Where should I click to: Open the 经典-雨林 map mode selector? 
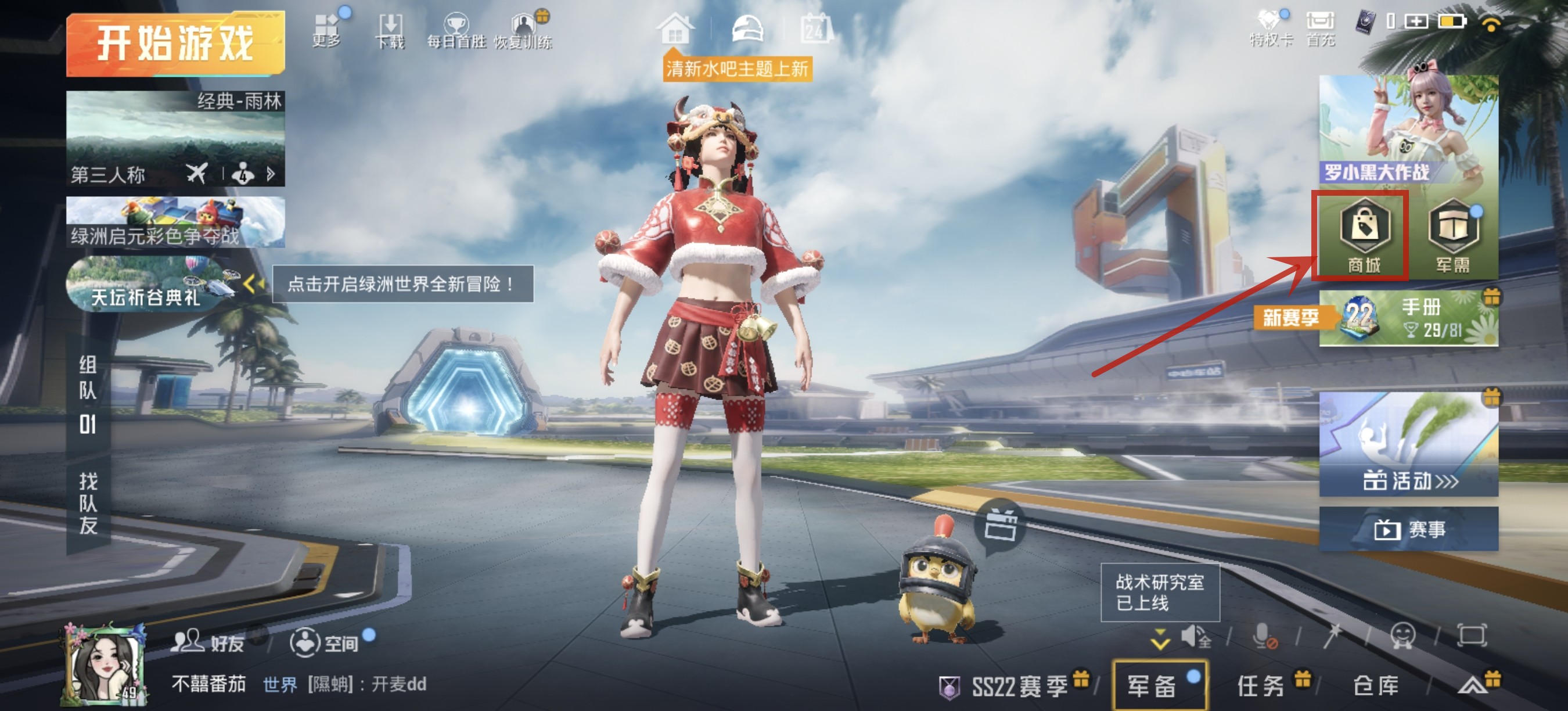(x=175, y=139)
